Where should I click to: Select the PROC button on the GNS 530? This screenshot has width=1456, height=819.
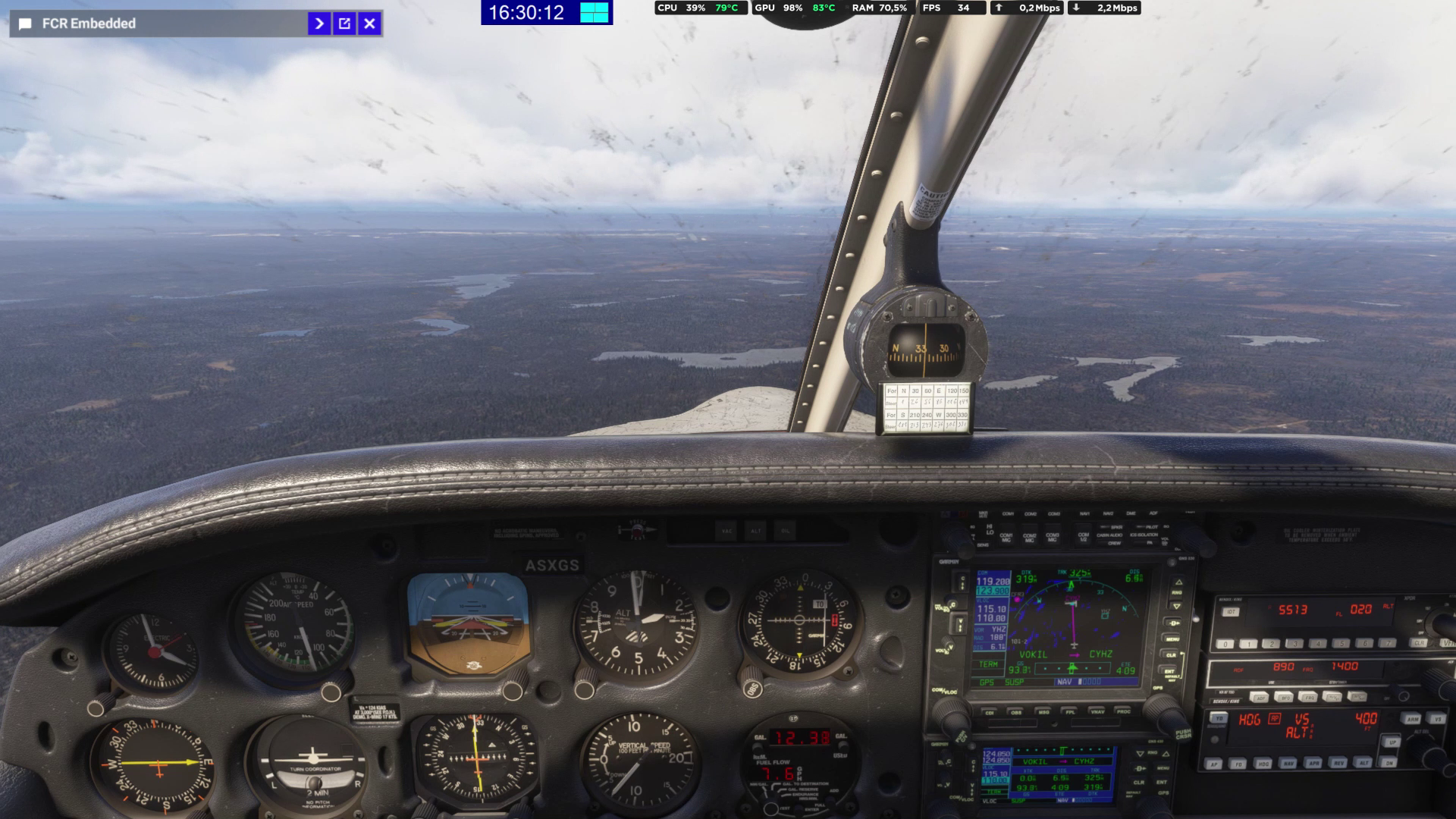1123,713
